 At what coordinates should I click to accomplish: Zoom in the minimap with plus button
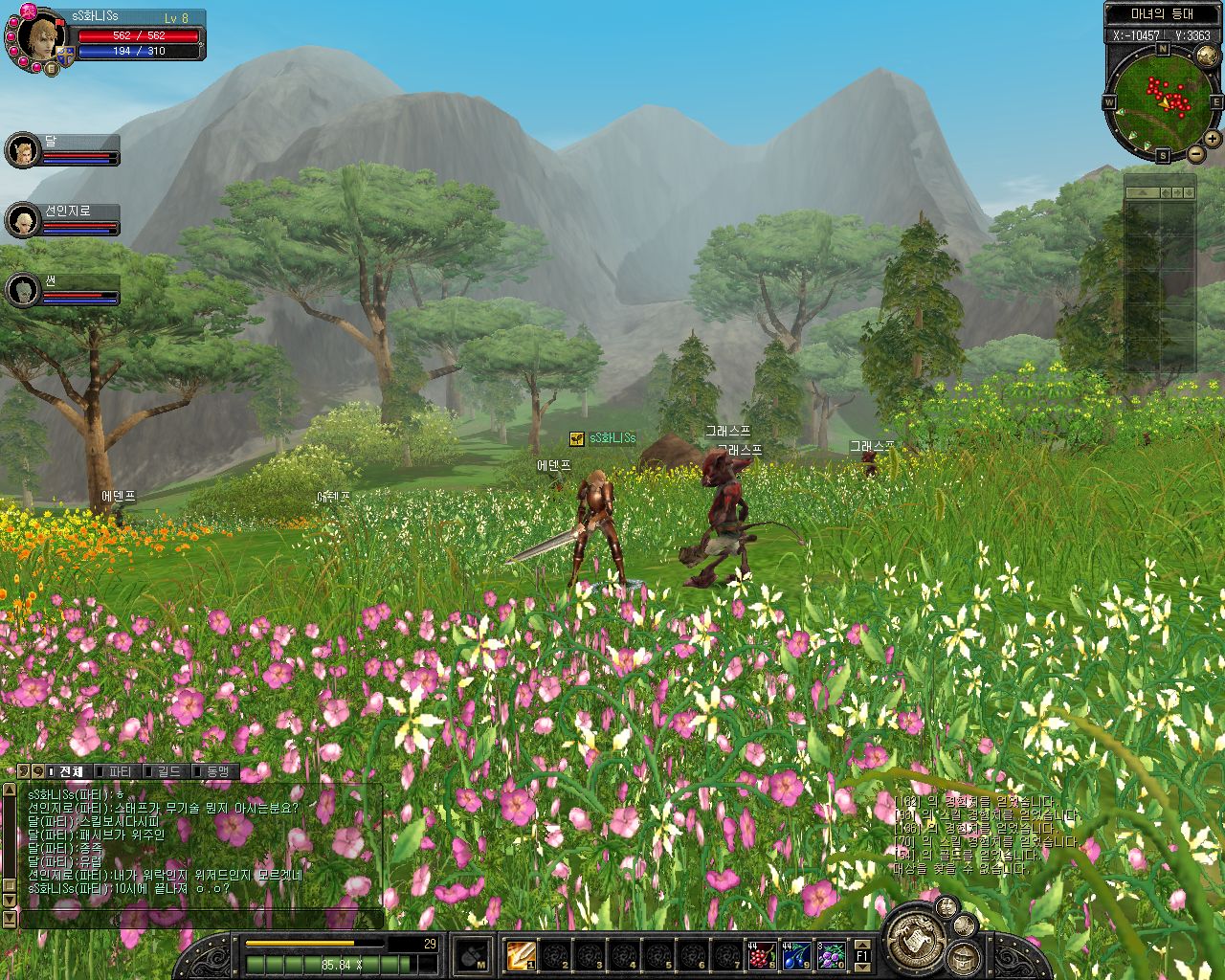(1213, 139)
